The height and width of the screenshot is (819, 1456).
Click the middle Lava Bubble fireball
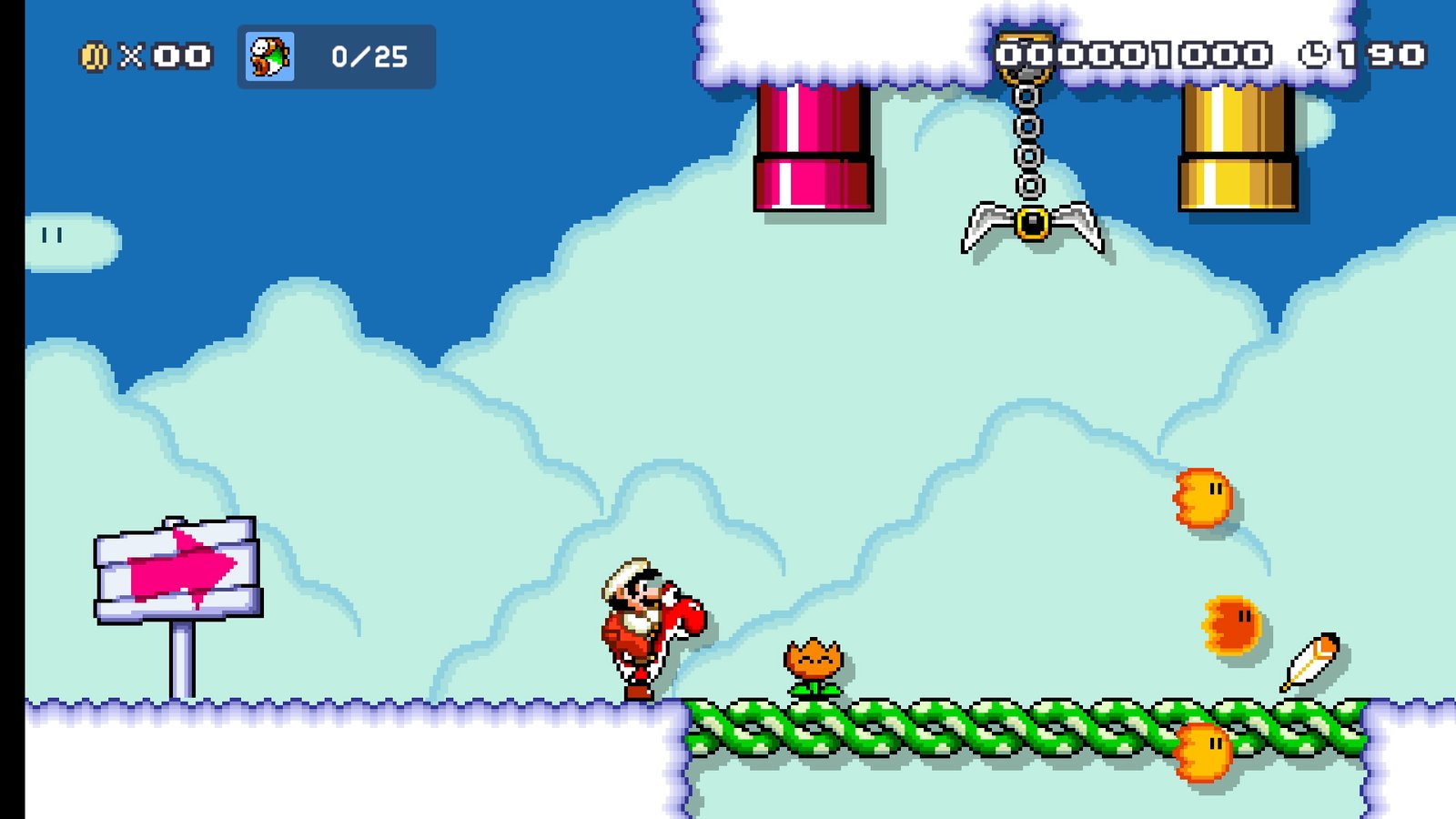[x=1228, y=623]
